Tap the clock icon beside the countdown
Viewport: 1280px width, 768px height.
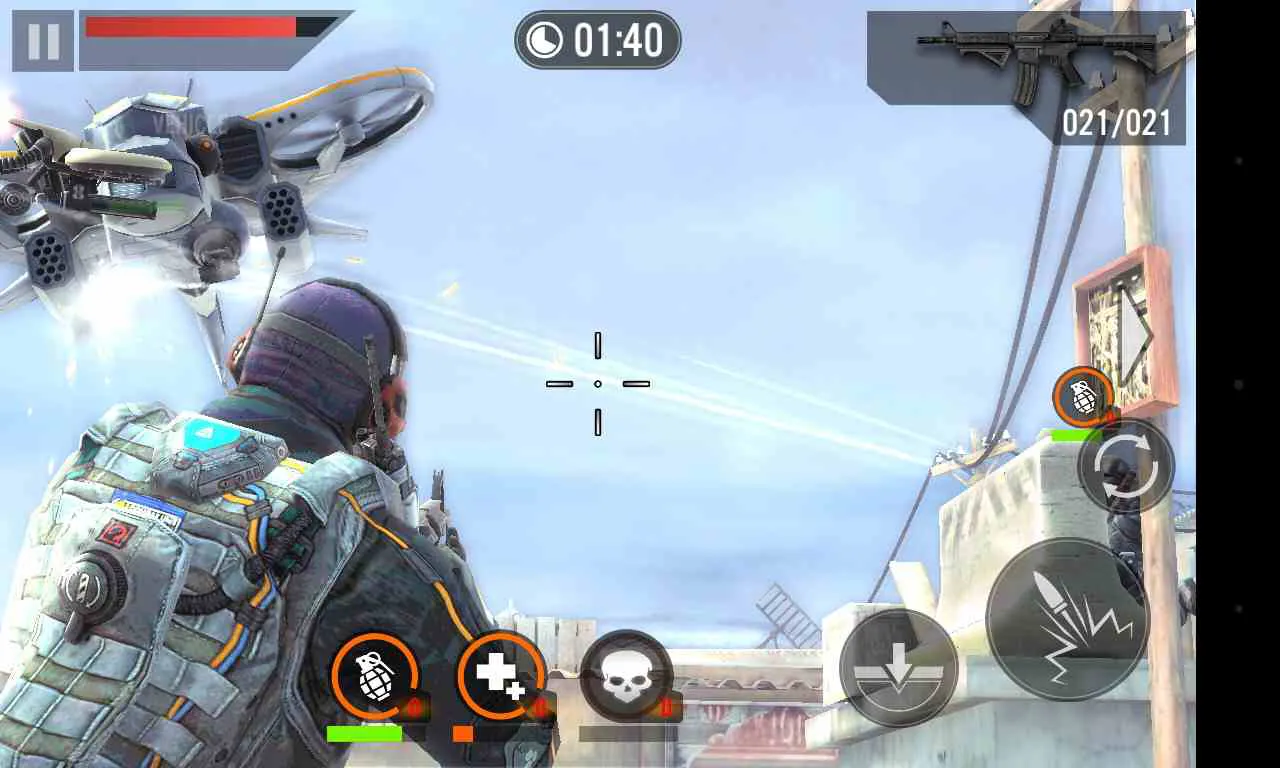point(545,39)
